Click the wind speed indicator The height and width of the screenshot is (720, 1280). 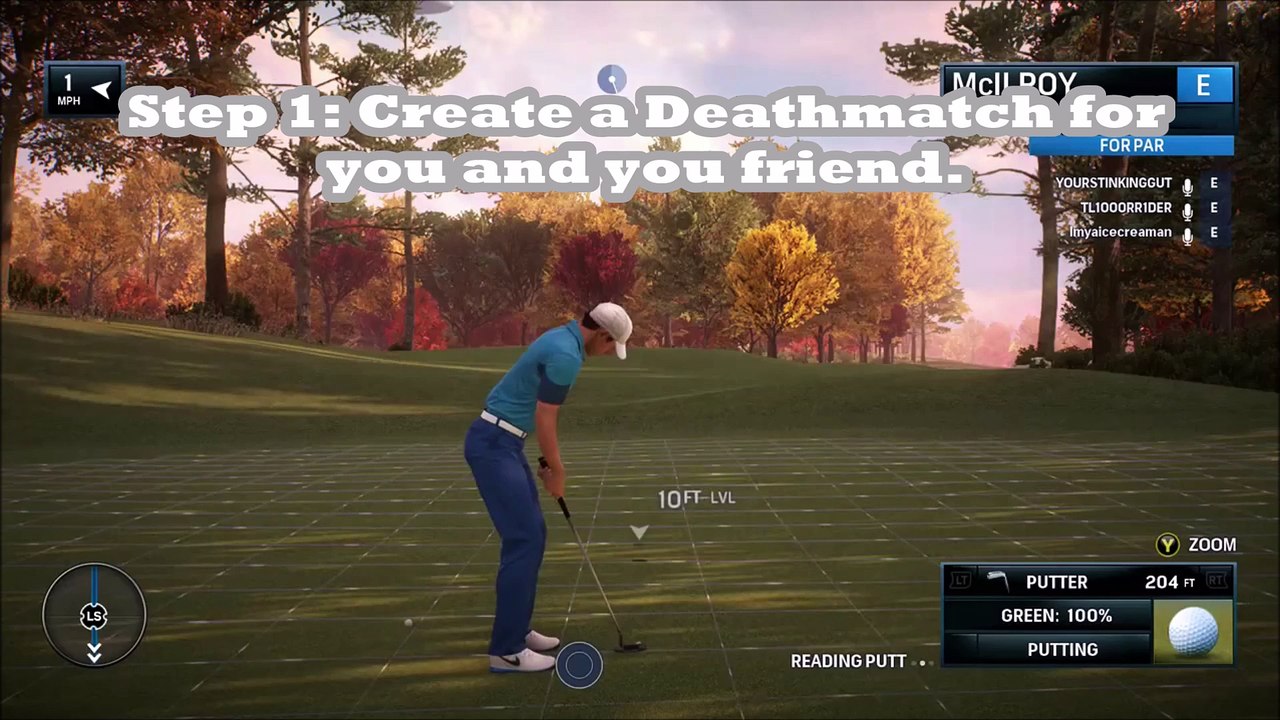point(84,89)
